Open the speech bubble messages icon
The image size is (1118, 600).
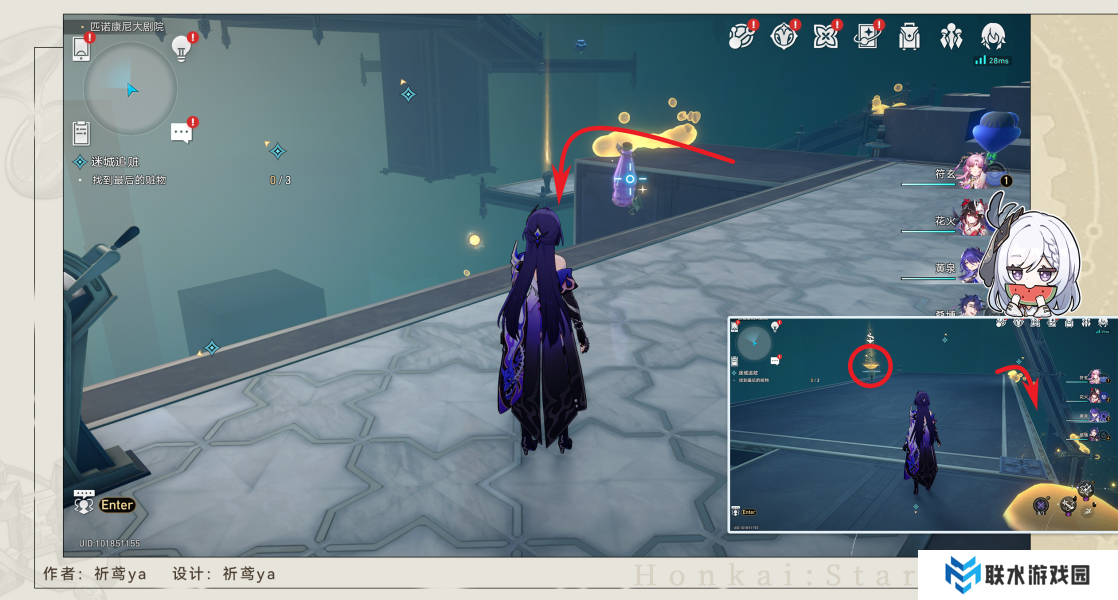[x=181, y=132]
